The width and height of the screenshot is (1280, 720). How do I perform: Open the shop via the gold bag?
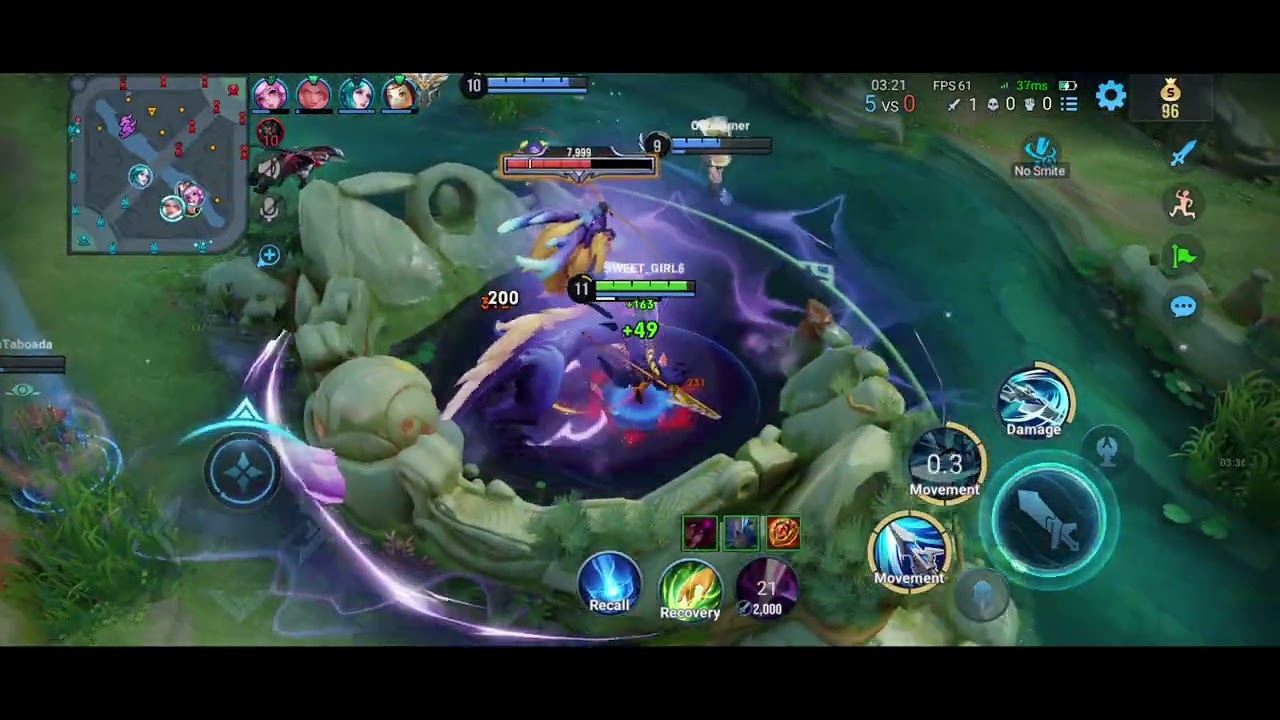click(x=1170, y=99)
